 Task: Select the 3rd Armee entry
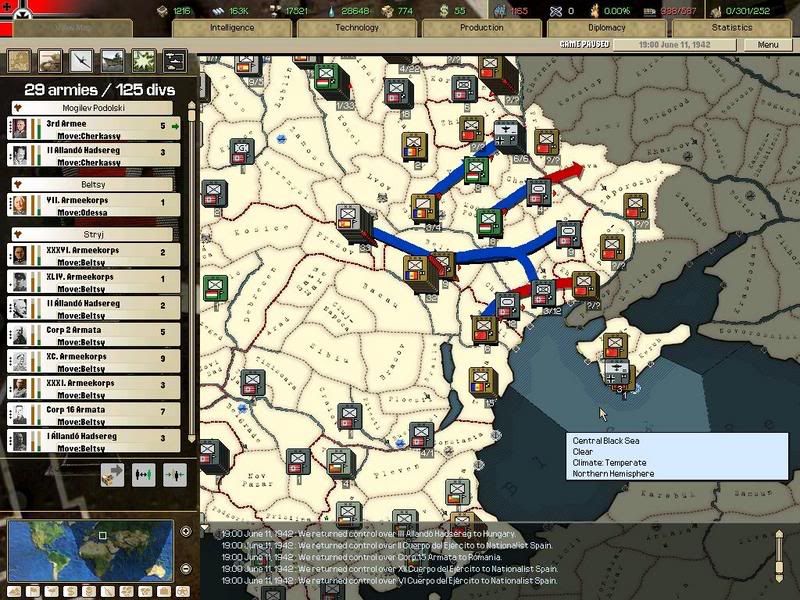[95, 128]
